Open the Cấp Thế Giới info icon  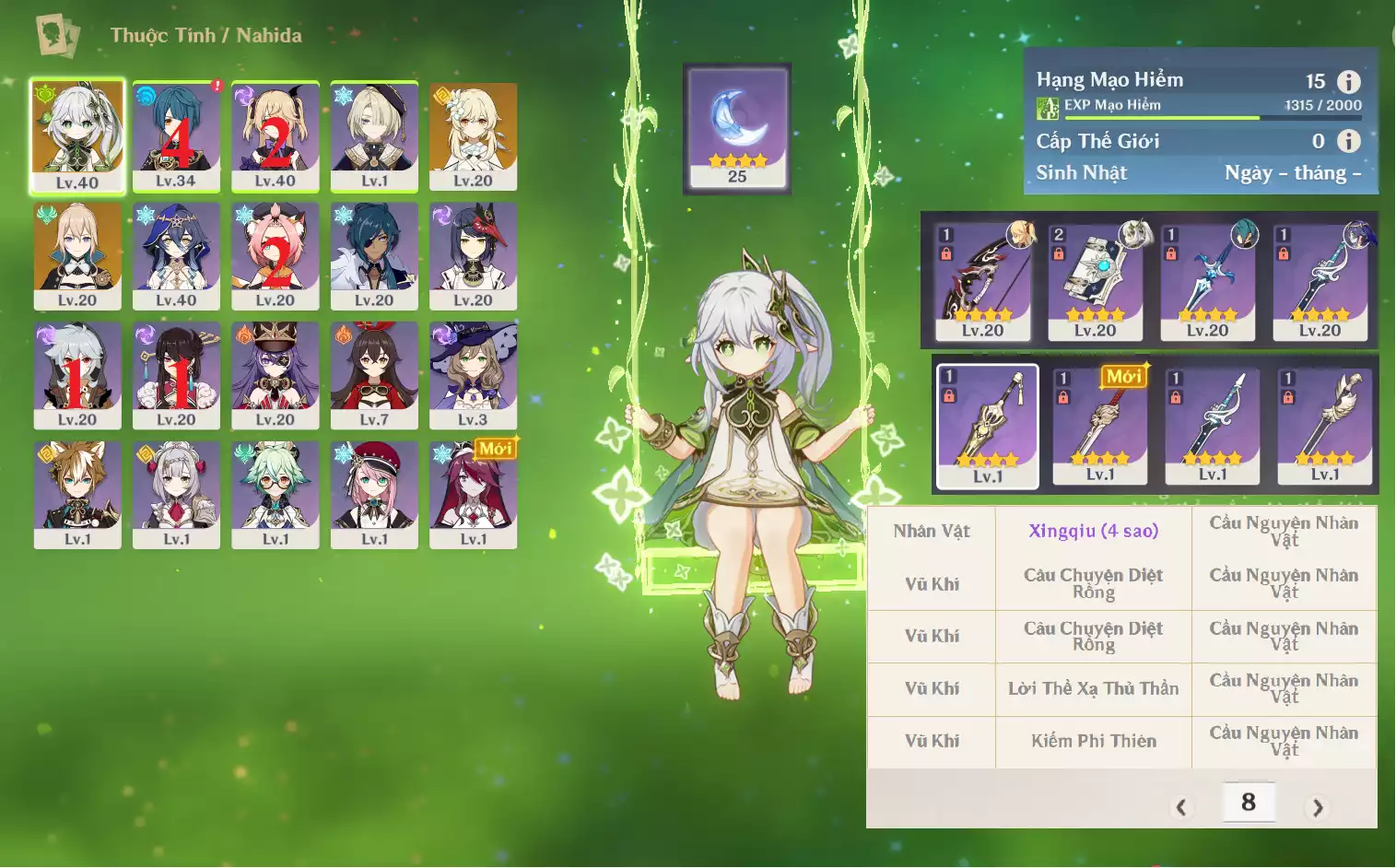point(1348,141)
